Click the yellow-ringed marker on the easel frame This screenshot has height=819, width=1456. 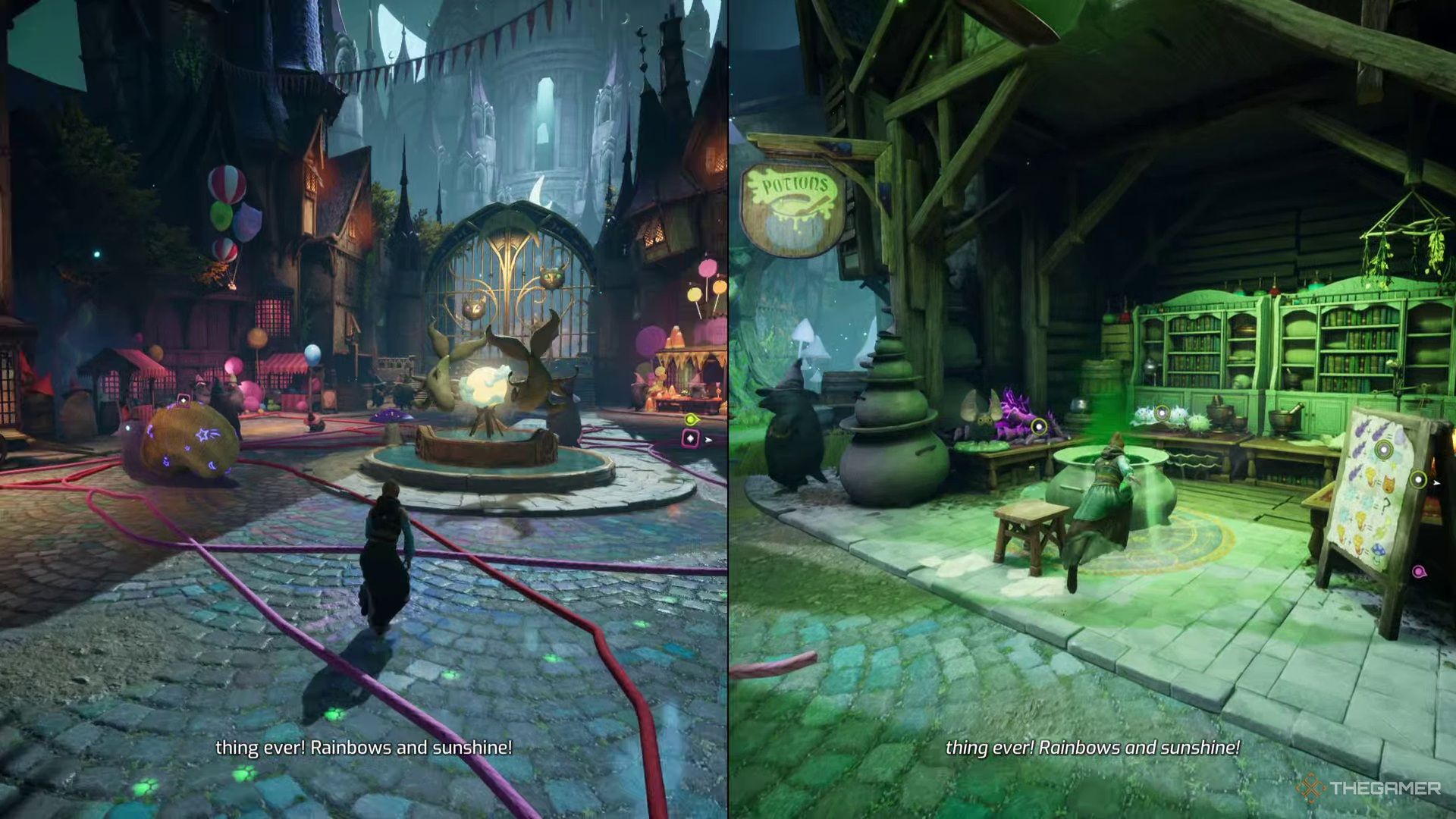pyautogui.click(x=1418, y=479)
